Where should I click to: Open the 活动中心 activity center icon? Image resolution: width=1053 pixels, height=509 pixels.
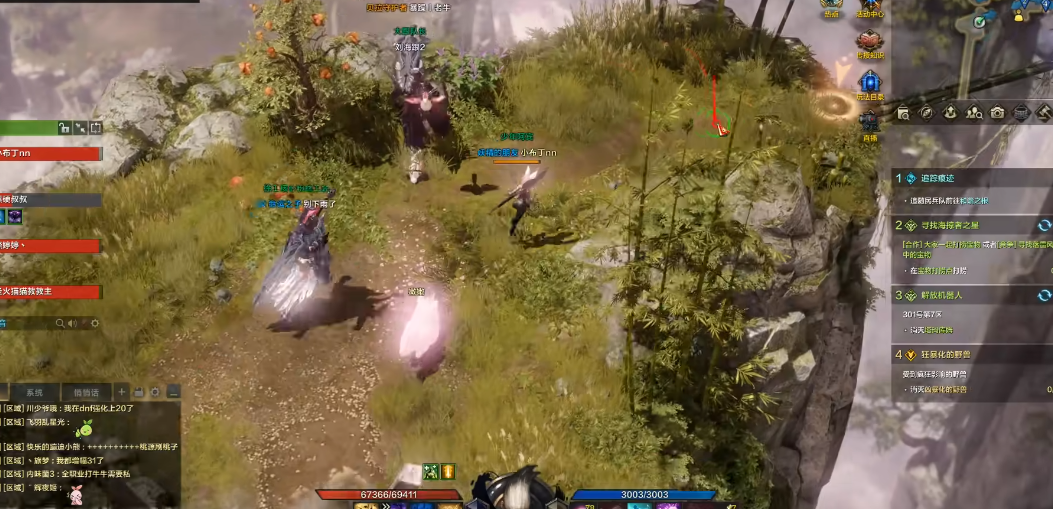point(868,8)
